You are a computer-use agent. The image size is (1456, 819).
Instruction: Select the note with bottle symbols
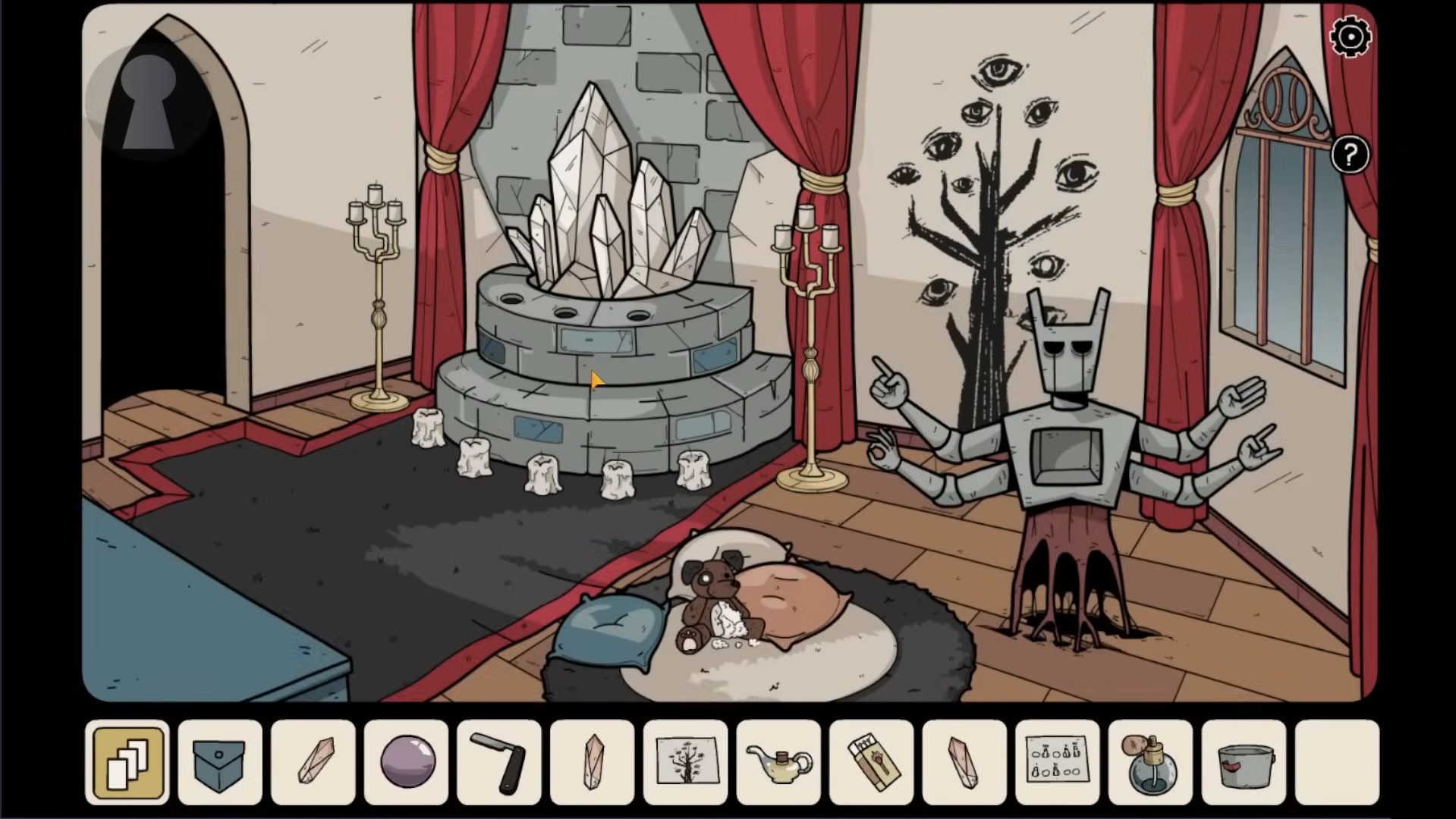(x=1057, y=761)
